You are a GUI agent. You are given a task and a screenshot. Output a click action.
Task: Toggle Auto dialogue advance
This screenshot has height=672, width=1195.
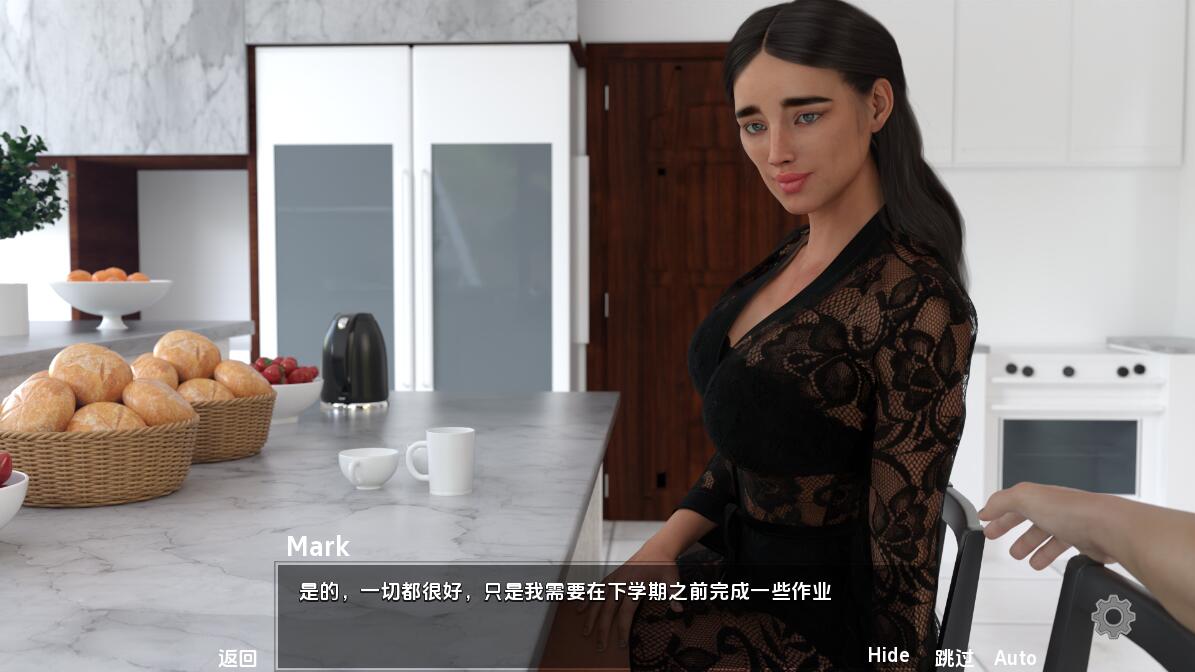(1015, 658)
